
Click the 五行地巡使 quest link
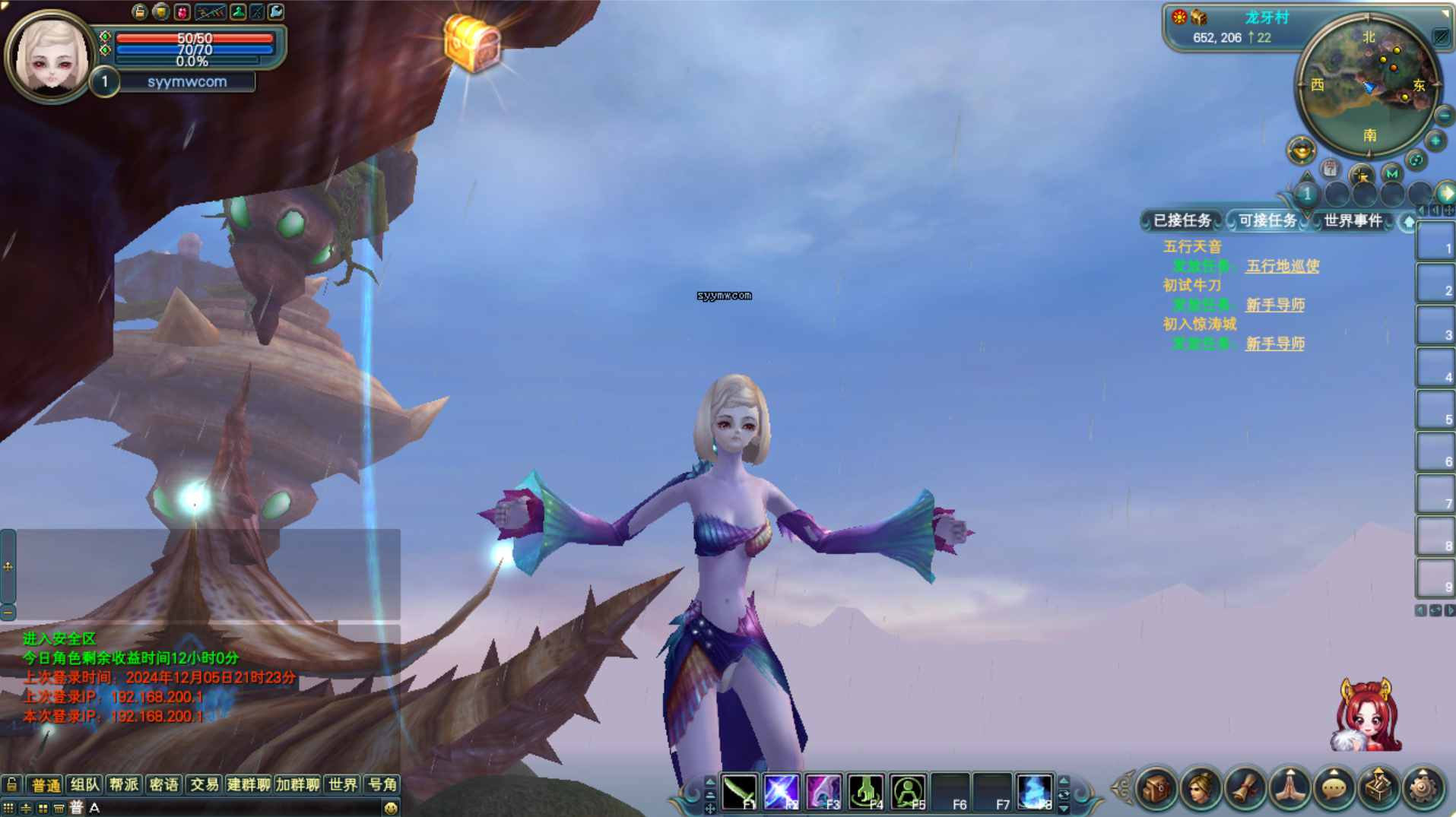[x=1282, y=266]
